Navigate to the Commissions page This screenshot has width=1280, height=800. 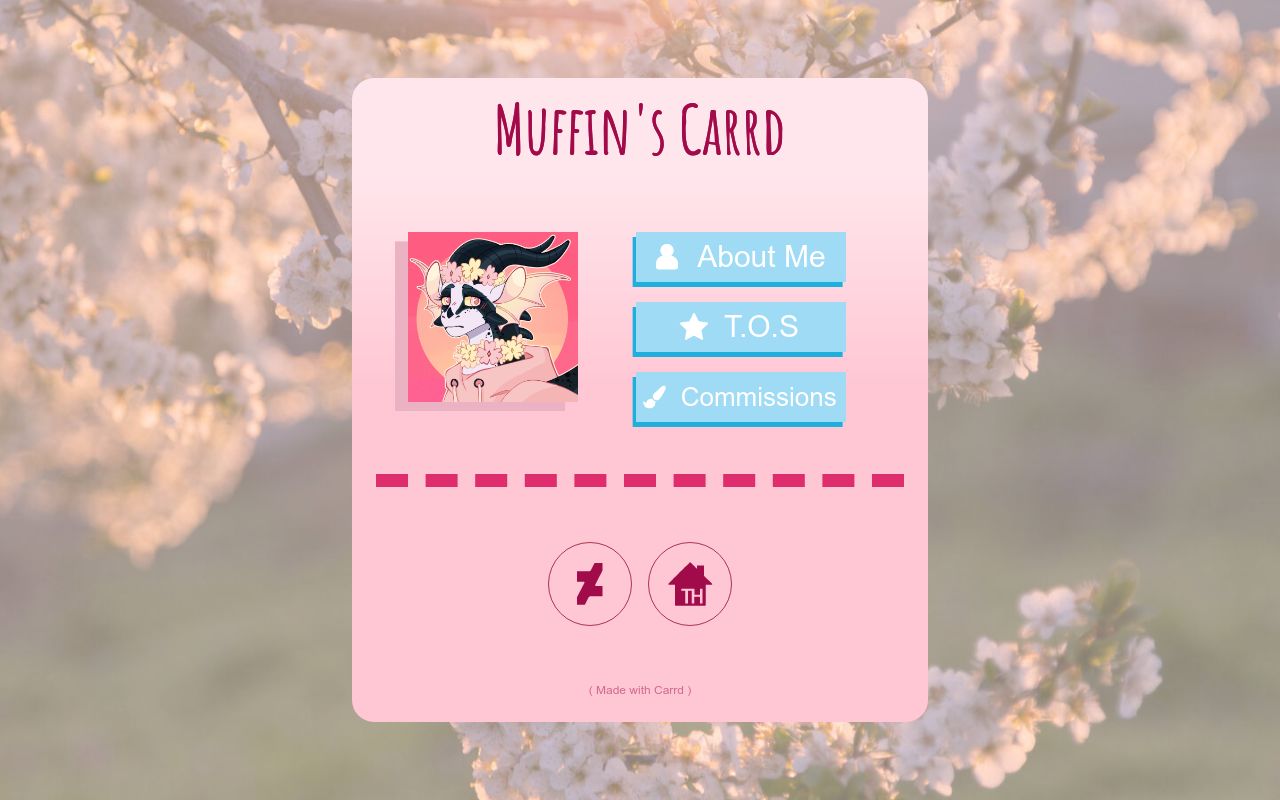coord(739,397)
